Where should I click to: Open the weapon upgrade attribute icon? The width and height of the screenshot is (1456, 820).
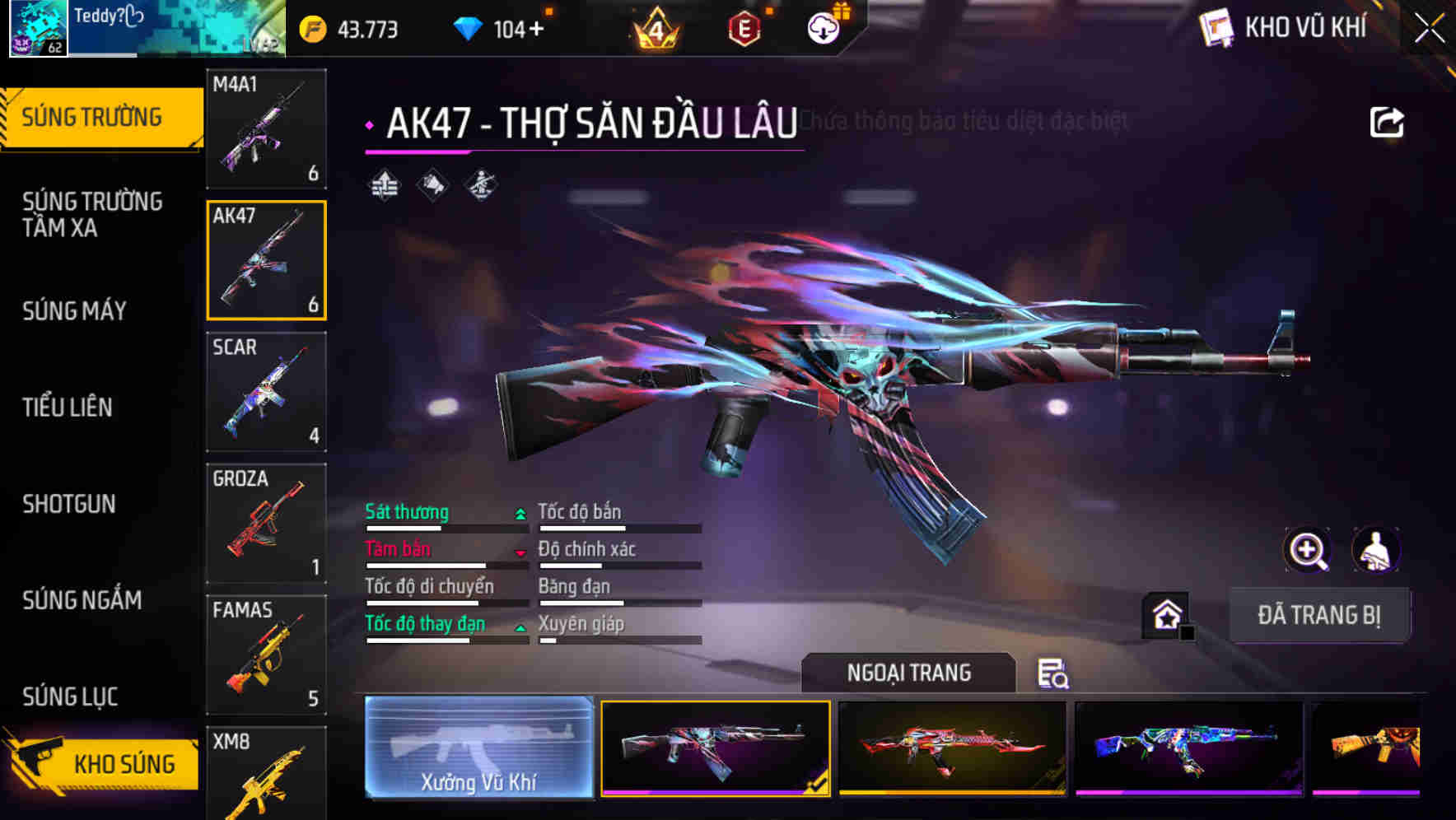(383, 185)
